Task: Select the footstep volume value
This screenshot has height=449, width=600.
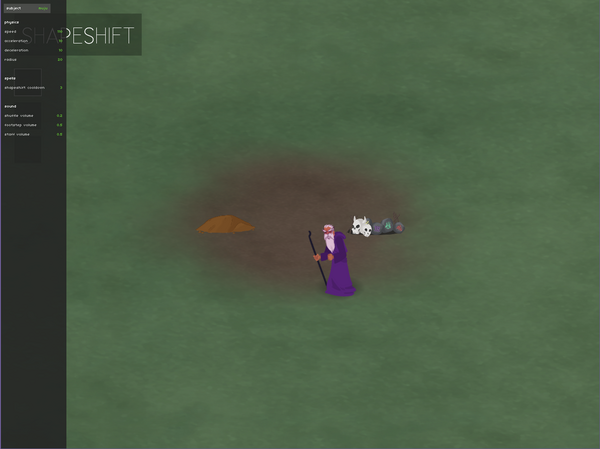Action: (60, 124)
